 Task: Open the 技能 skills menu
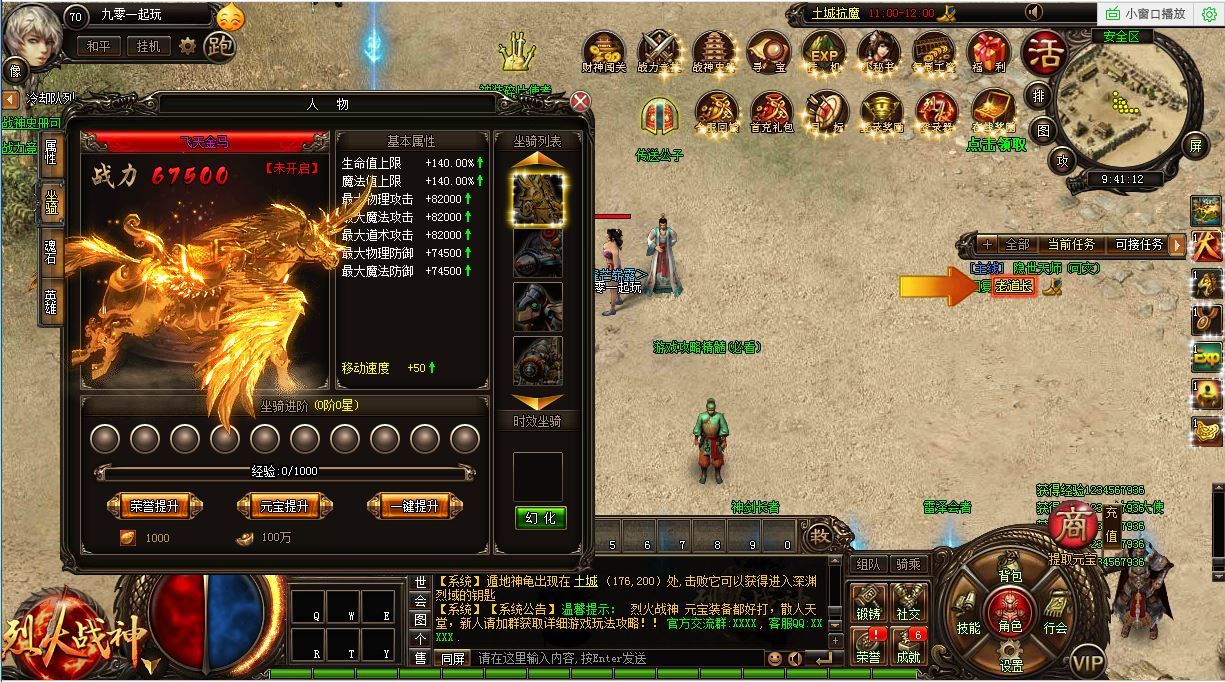(968, 627)
